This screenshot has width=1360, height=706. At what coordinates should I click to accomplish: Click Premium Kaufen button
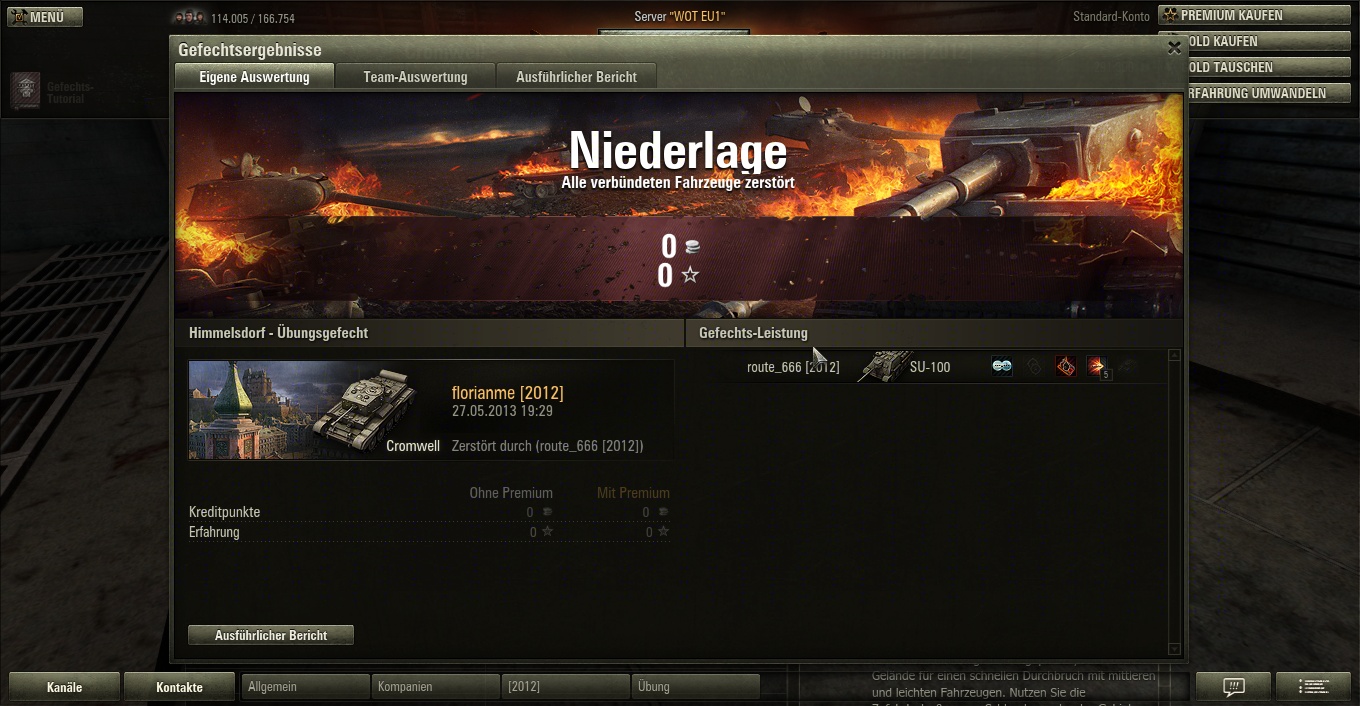point(1254,16)
